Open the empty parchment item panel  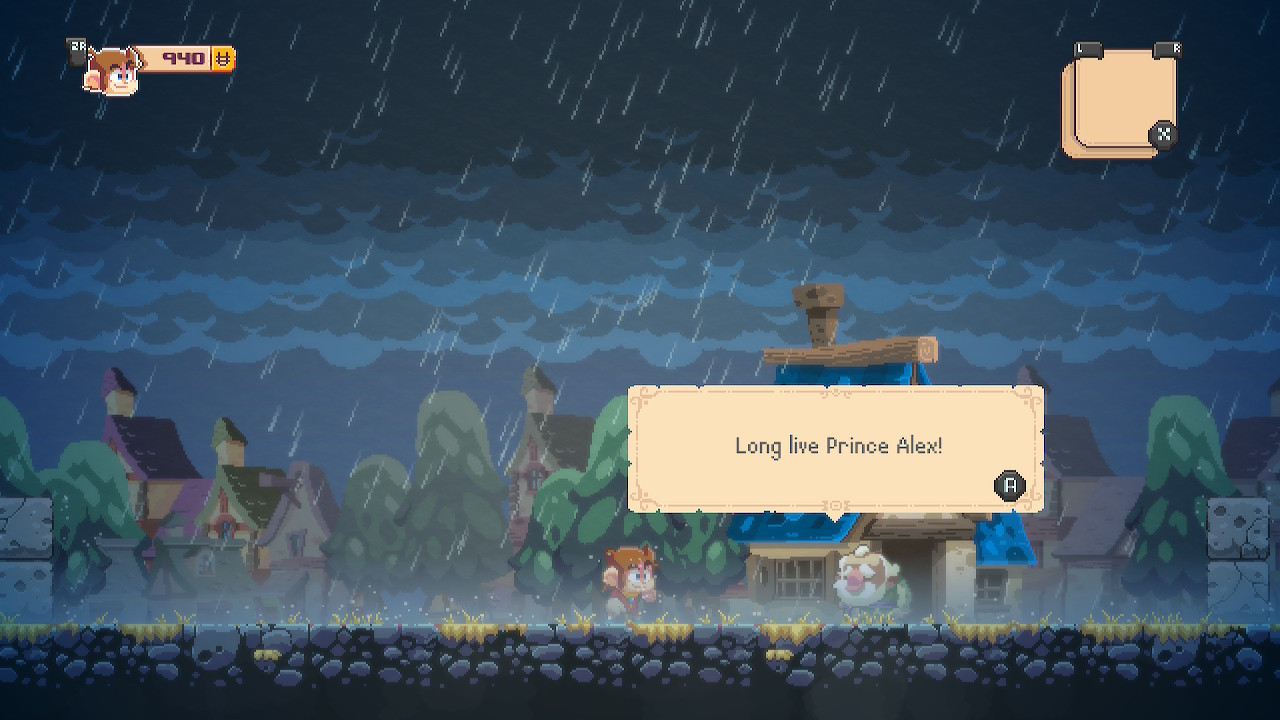click(1117, 102)
